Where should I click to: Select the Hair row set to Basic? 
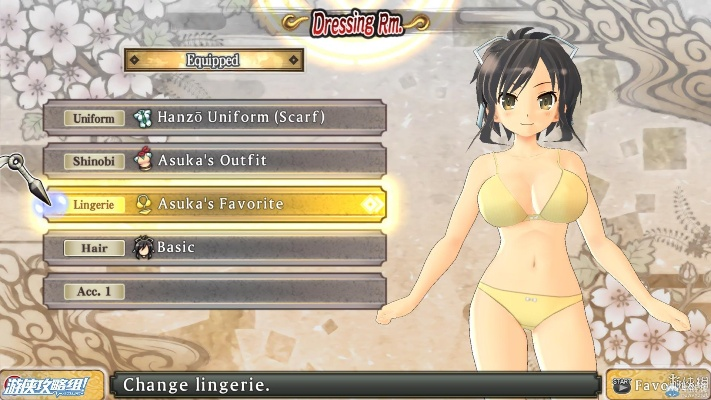214,247
